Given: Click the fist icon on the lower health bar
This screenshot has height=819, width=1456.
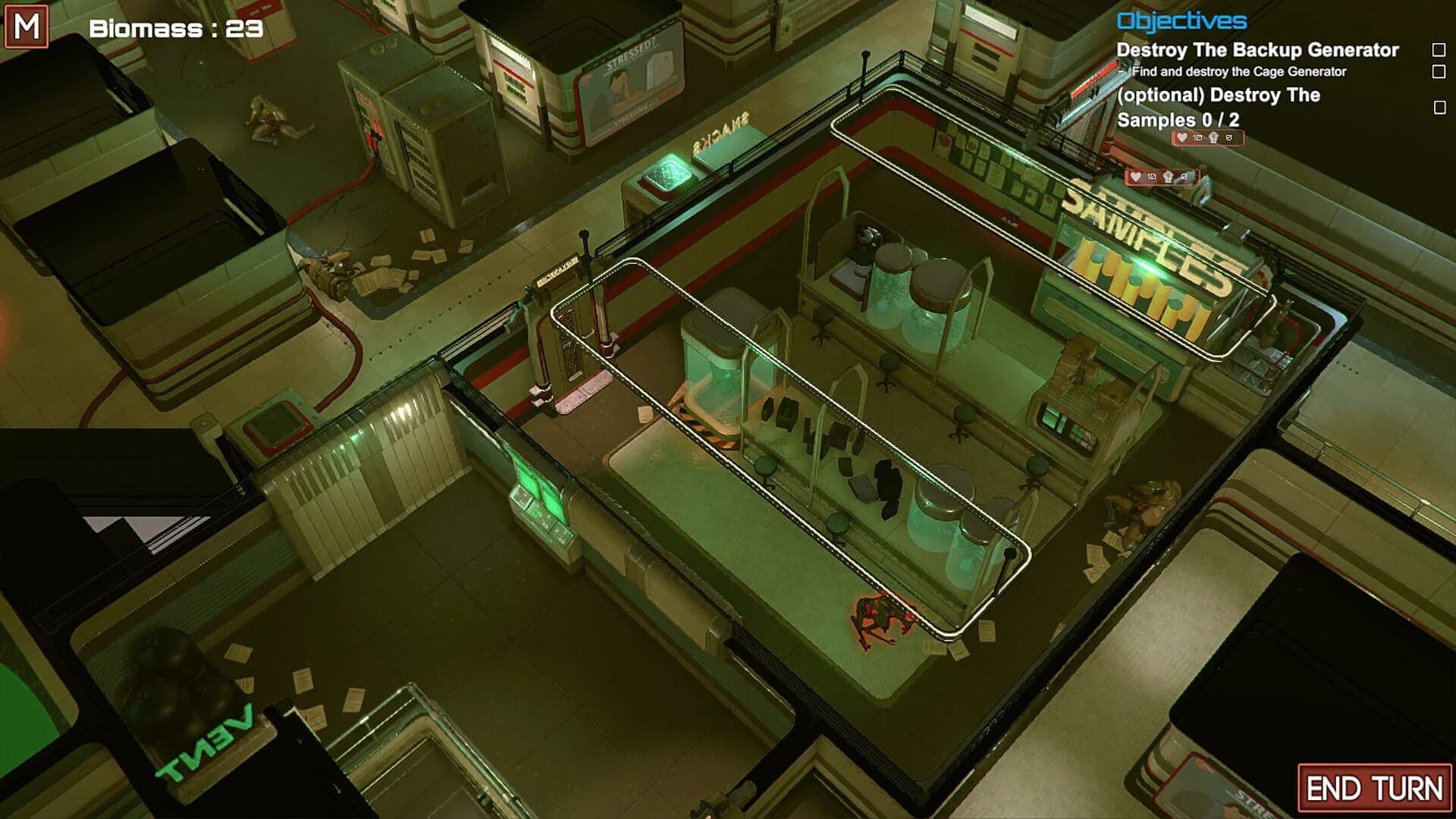Looking at the screenshot, I should click(x=1169, y=177).
